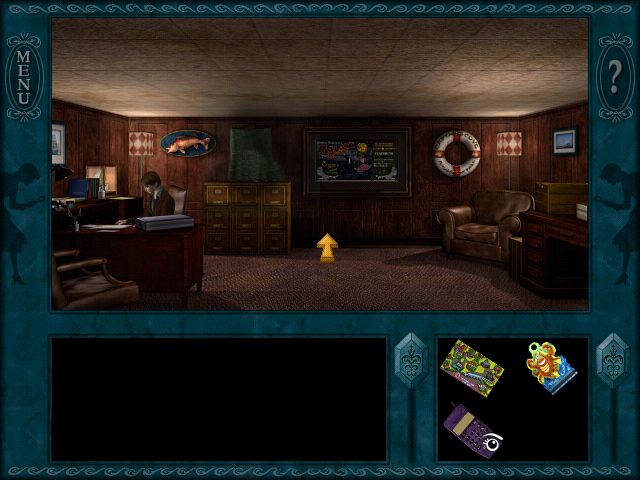Pick the orange crab keychain item
Screen dimensions: 640x480
tap(551, 367)
